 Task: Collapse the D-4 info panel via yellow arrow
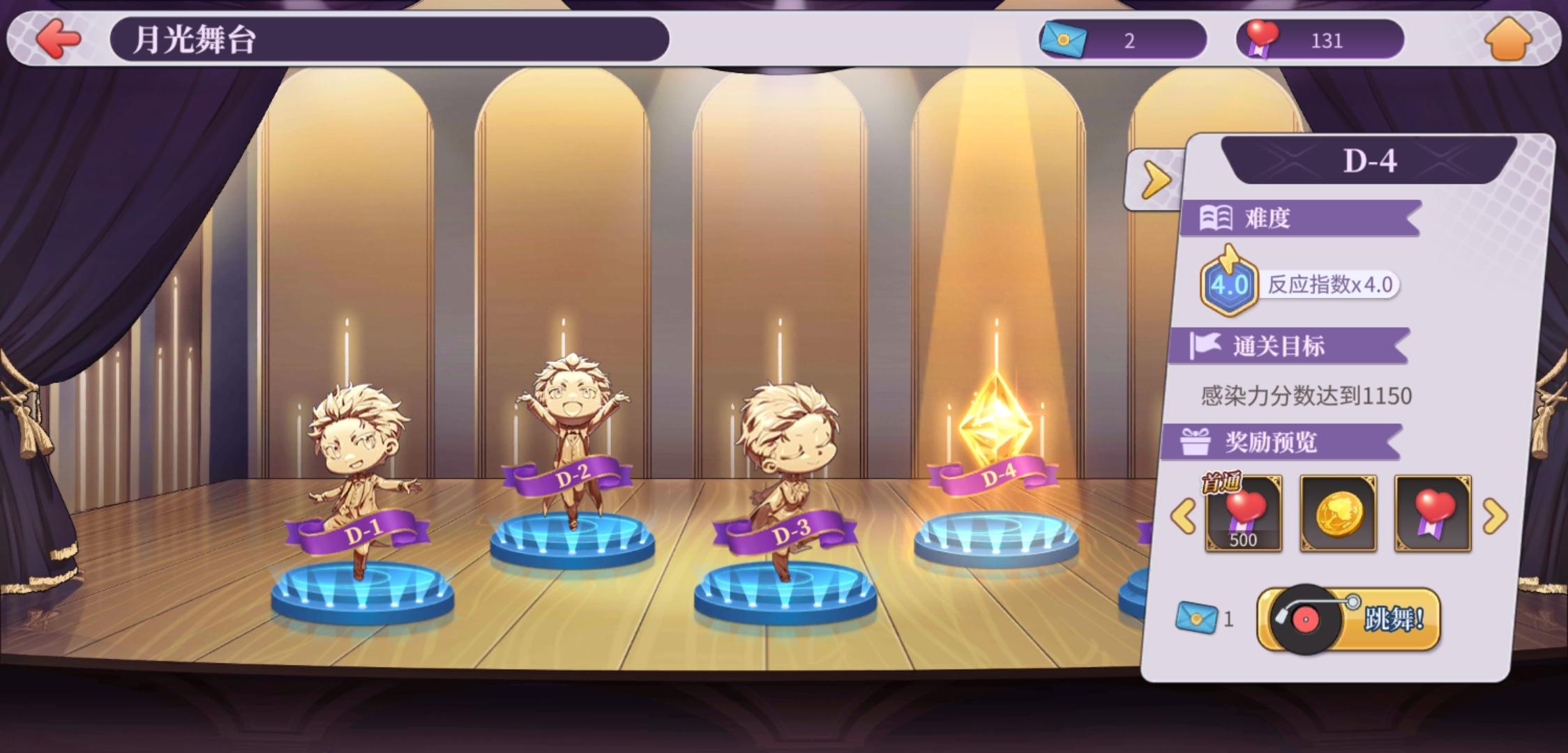(1154, 180)
